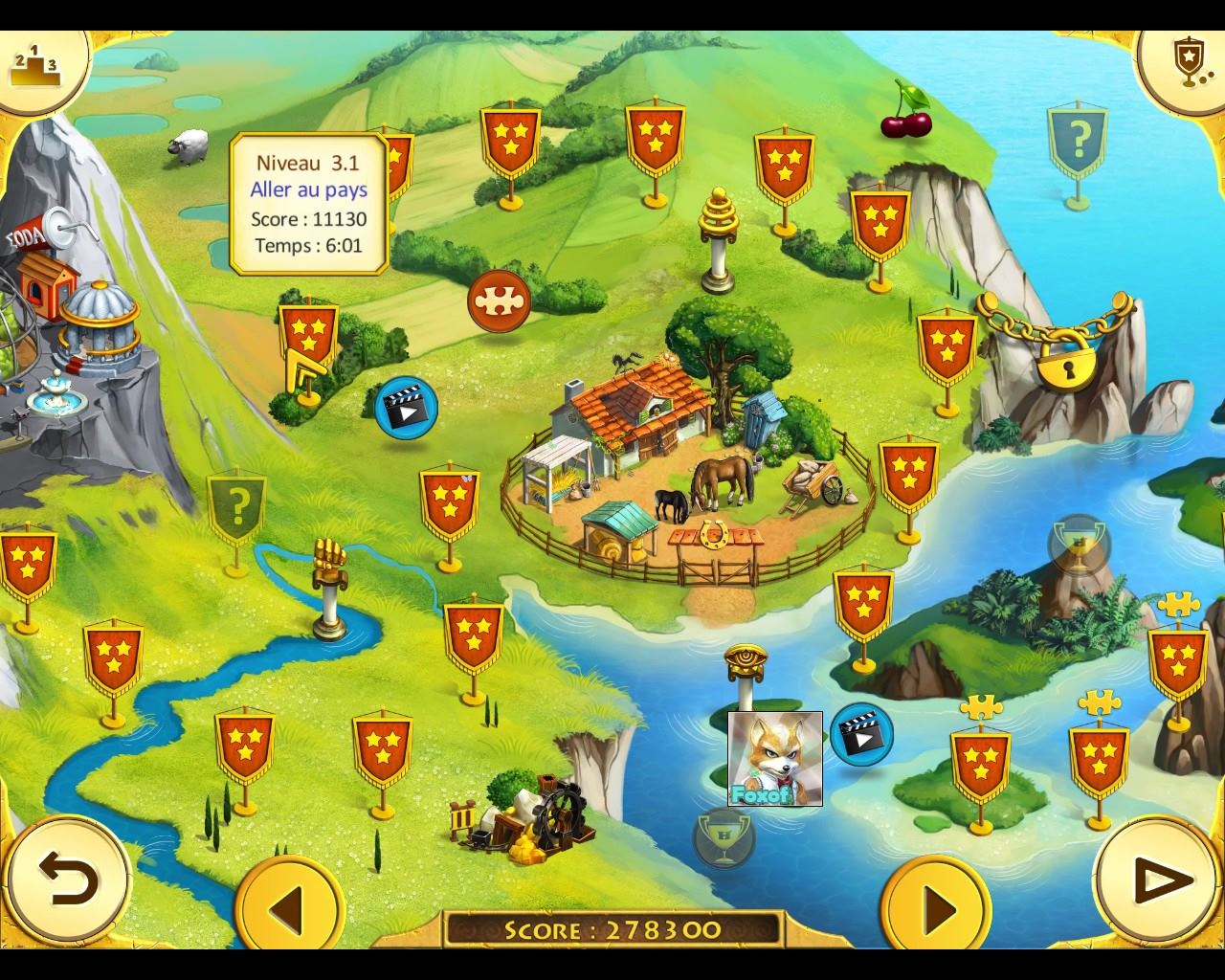This screenshot has height=980, width=1225.
Task: Show the next map page
Action: 935,905
